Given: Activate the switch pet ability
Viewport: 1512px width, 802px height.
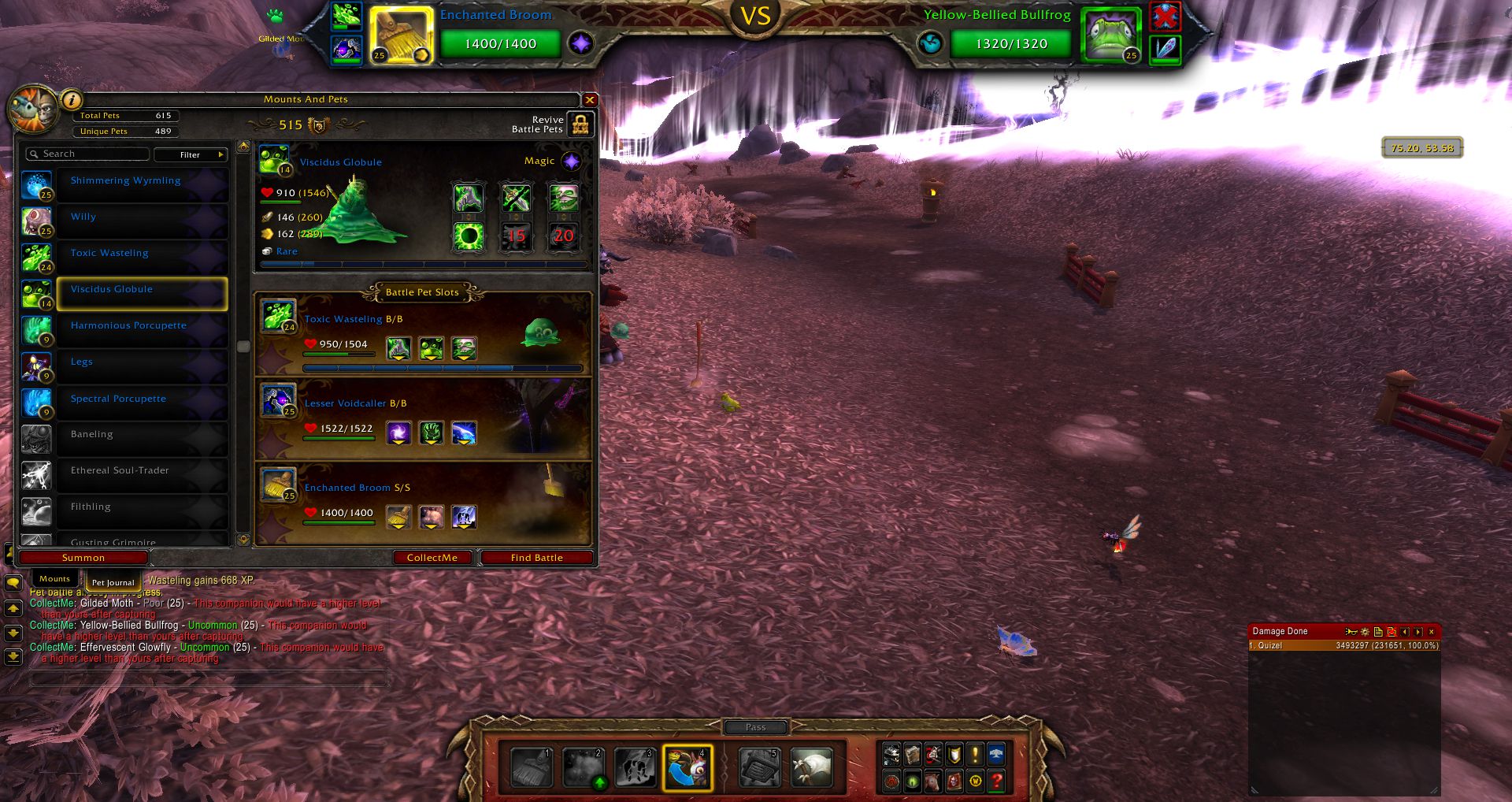Looking at the screenshot, I should (687, 767).
